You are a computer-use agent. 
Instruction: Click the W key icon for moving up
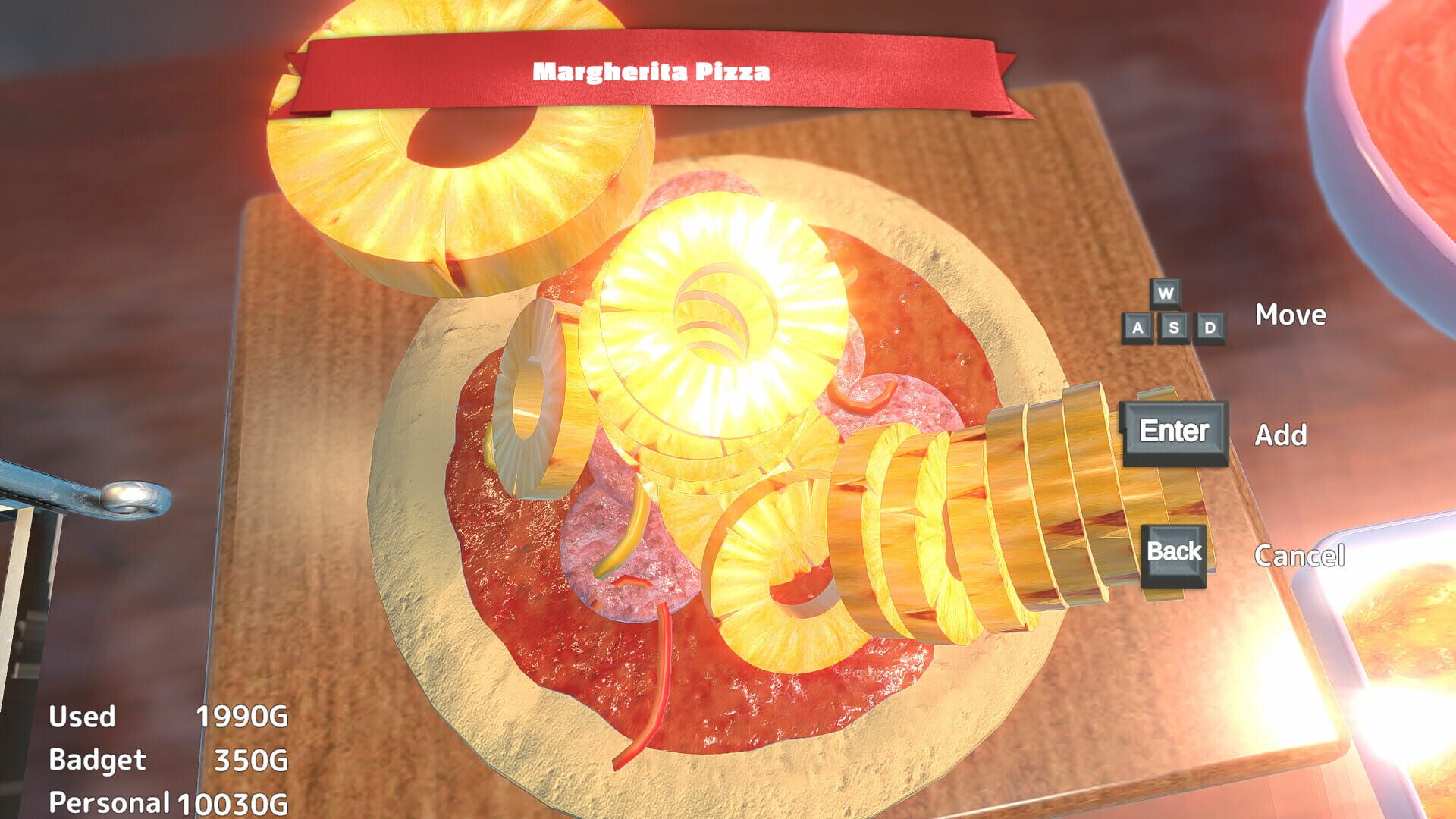(x=1165, y=294)
